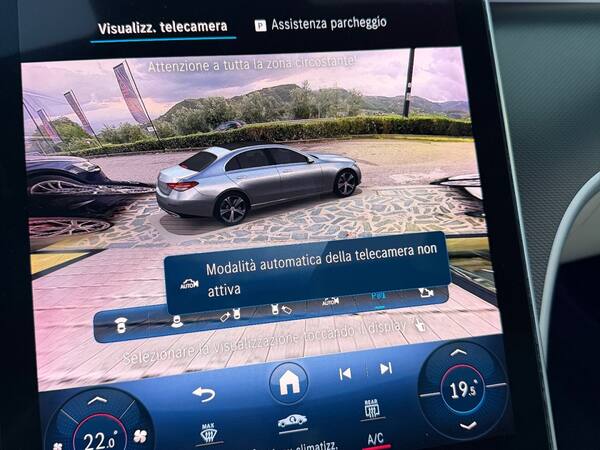Image resolution: width=600 pixels, height=450 pixels.
Task: Raise the 19.5 degree passenger temperature
Action: pos(458,353)
